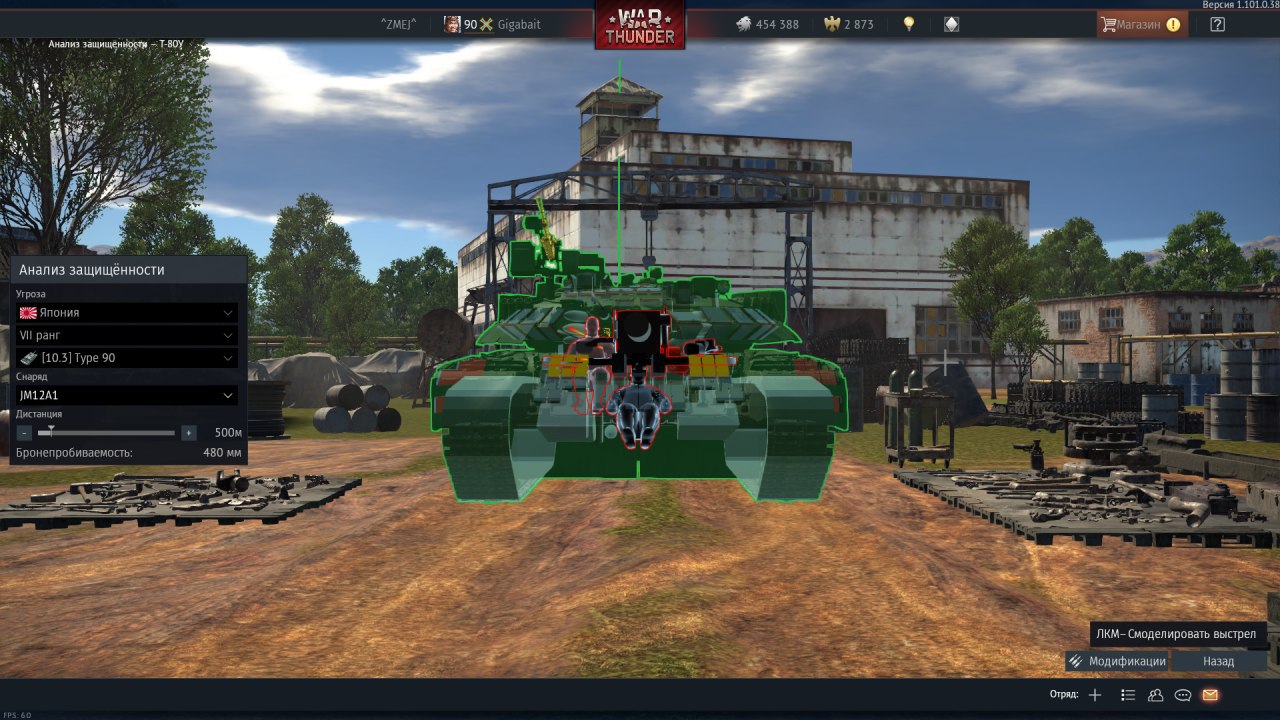
Task: Go back with the Назад button
Action: click(1218, 661)
